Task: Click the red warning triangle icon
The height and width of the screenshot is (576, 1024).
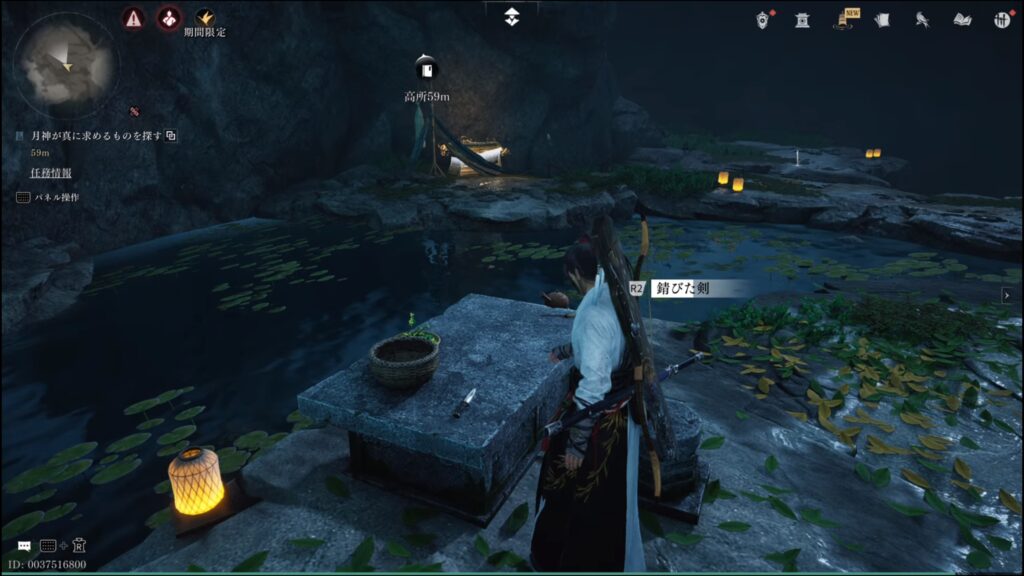Action: pyautogui.click(x=133, y=18)
